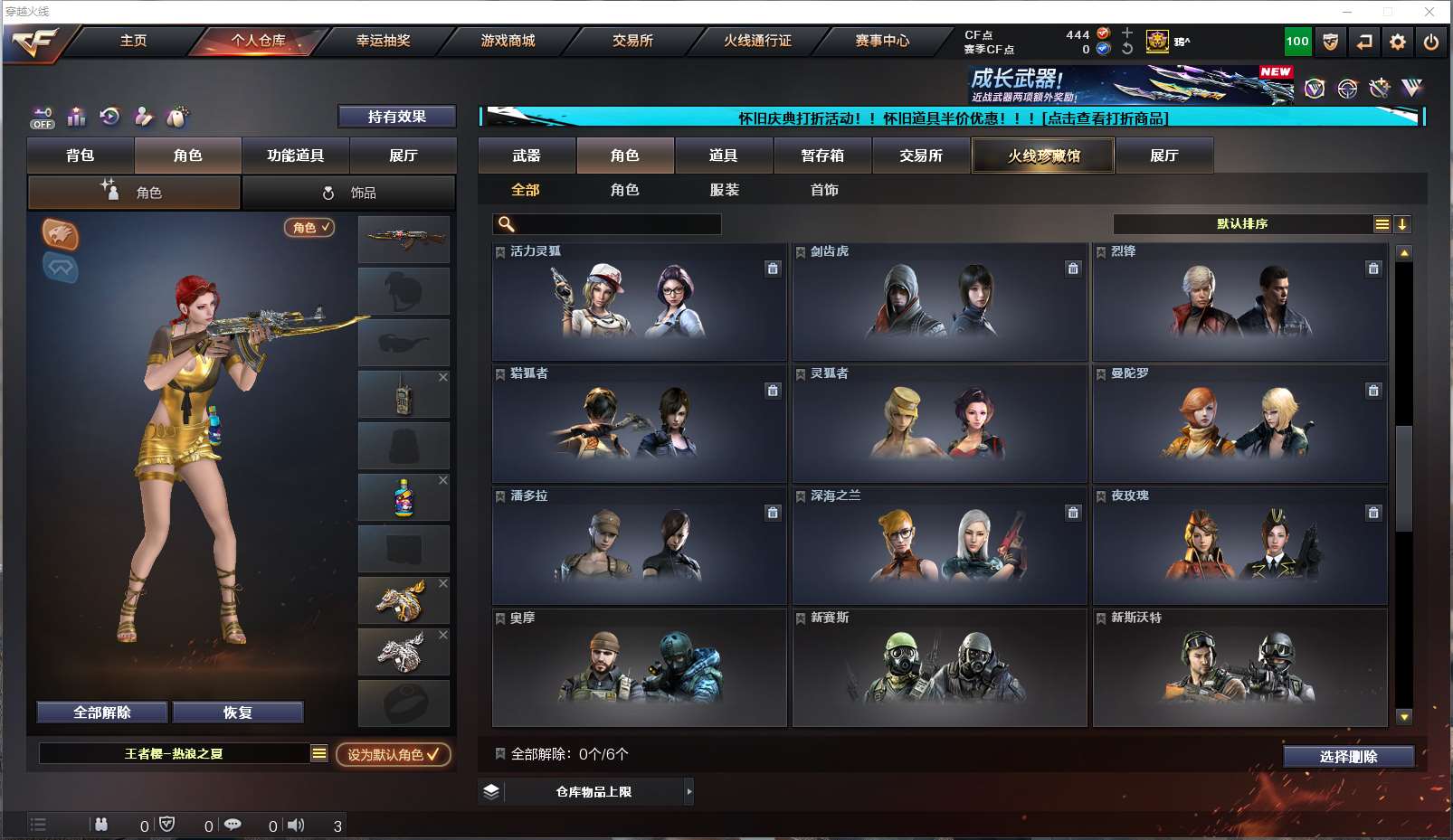Filter by 服装 clothing category
This screenshot has height=840, width=1453.
click(x=725, y=190)
